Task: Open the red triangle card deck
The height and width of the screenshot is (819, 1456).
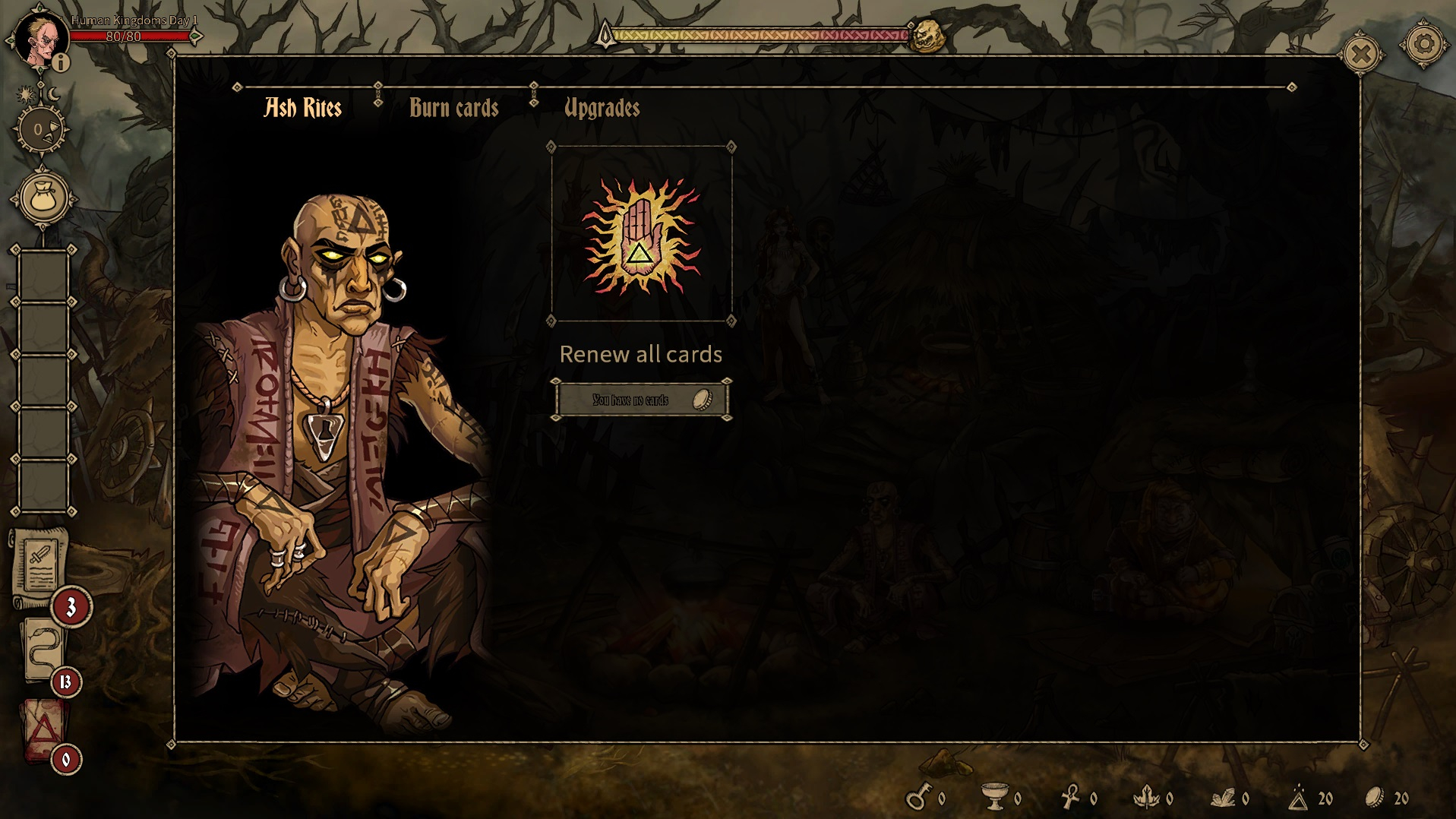Action: 43,730
